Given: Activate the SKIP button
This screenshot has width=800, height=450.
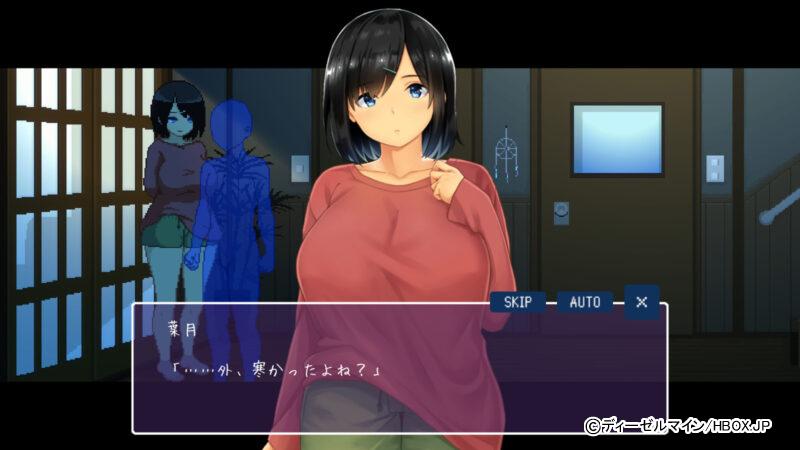Looking at the screenshot, I should coord(518,302).
